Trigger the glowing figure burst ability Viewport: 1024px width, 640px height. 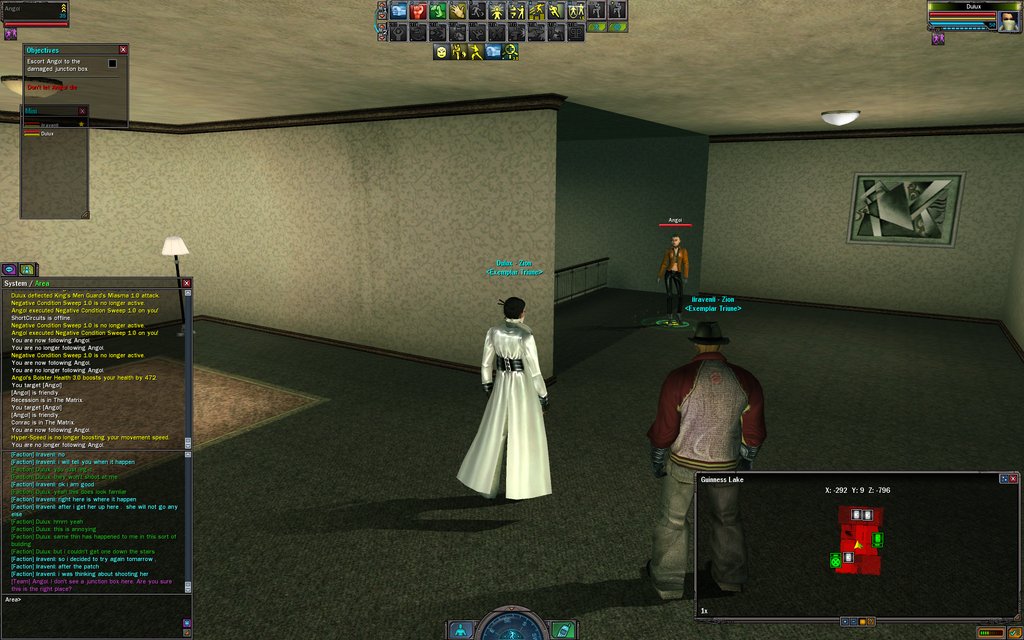[x=496, y=11]
